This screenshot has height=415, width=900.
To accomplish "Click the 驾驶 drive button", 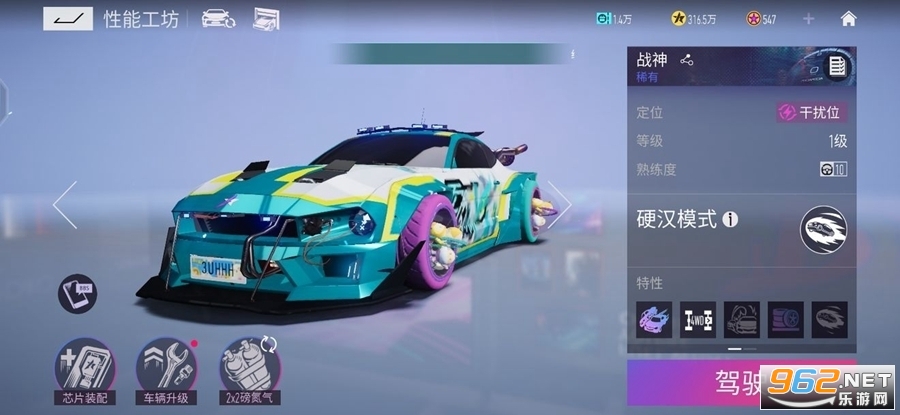I will 741,382.
